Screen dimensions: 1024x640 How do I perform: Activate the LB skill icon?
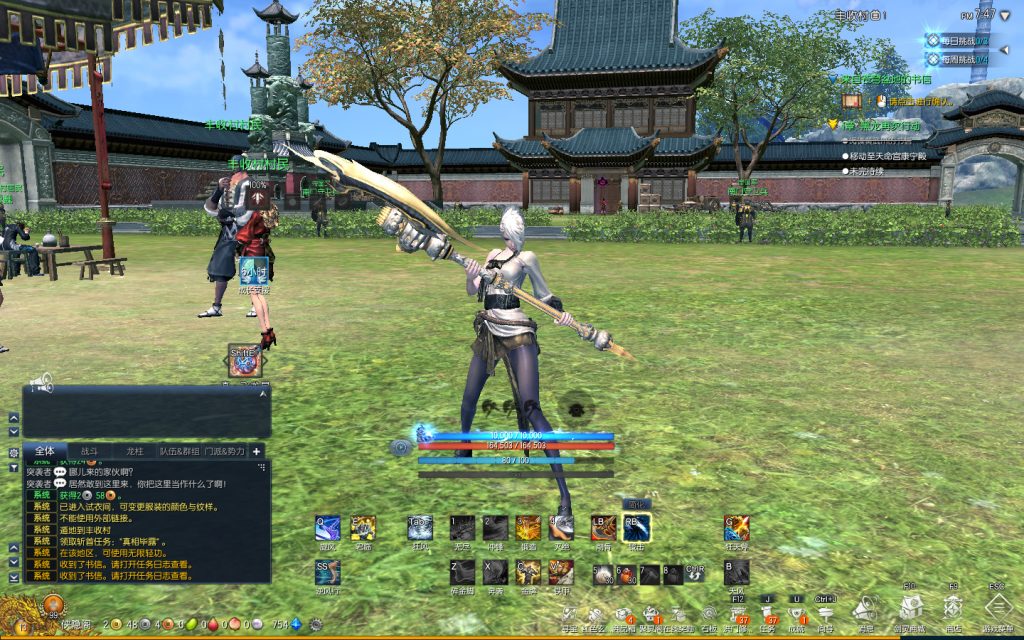tap(604, 528)
